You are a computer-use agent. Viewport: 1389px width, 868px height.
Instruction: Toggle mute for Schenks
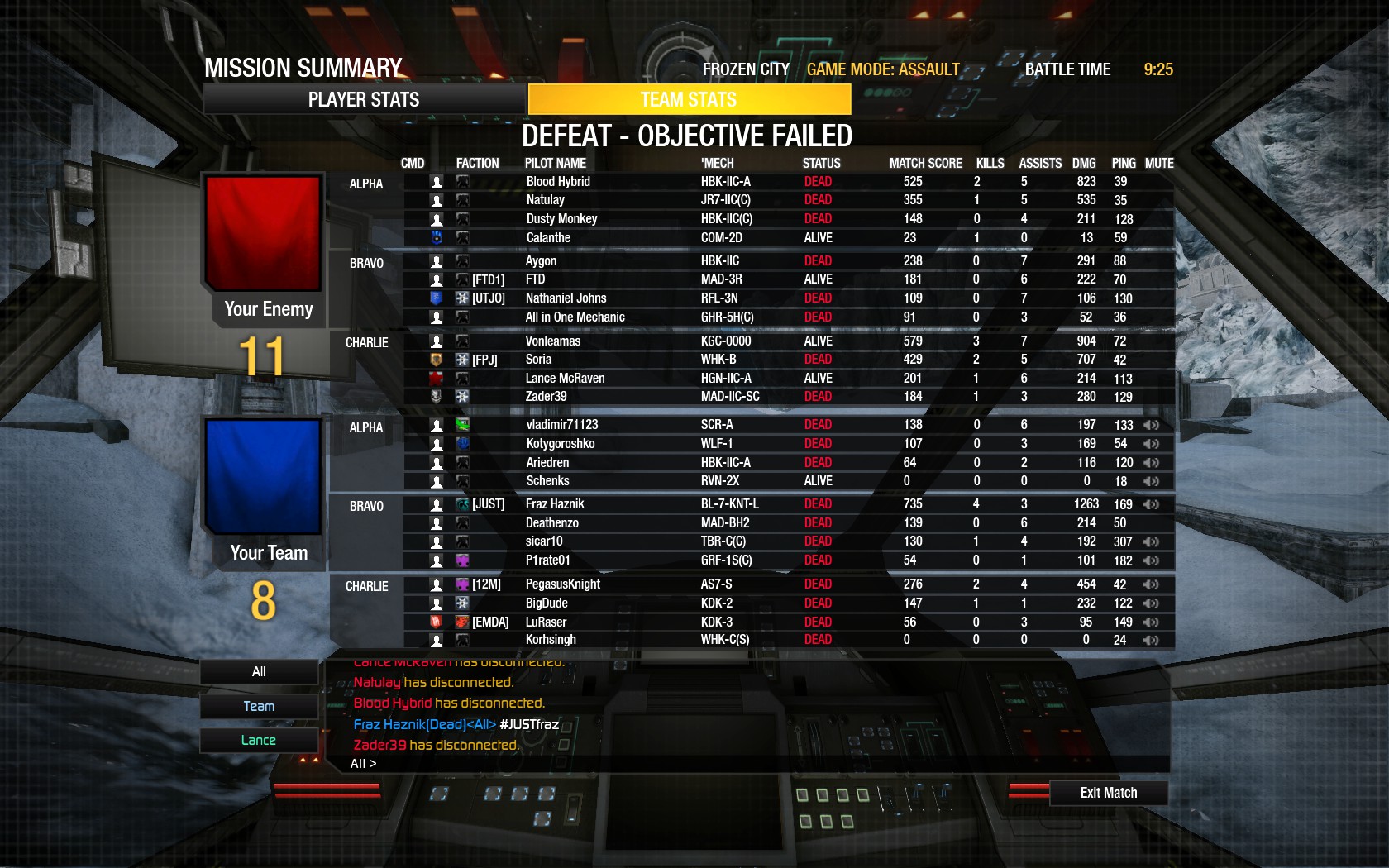(1151, 480)
